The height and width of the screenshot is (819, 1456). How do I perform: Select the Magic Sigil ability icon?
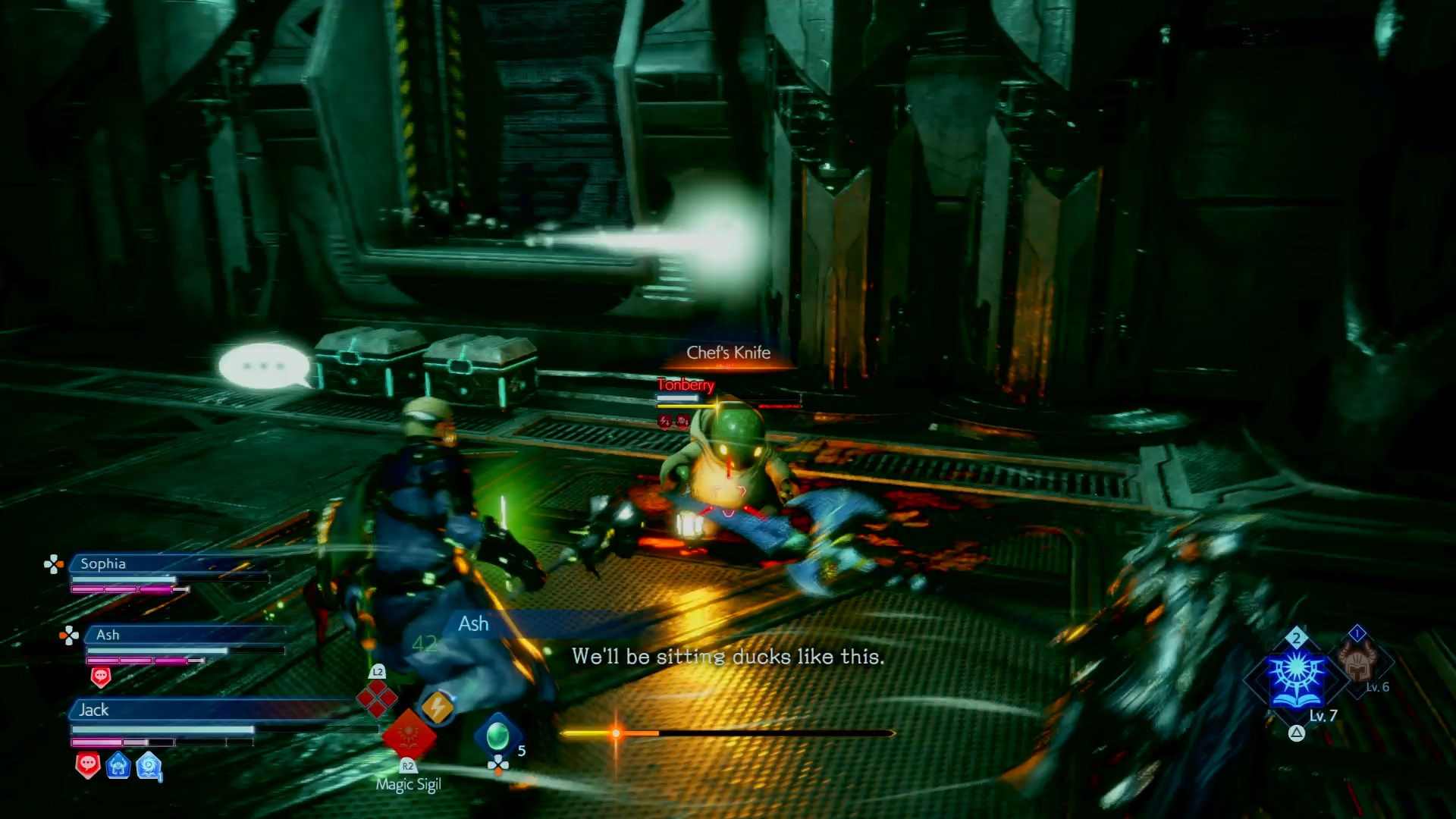click(409, 734)
